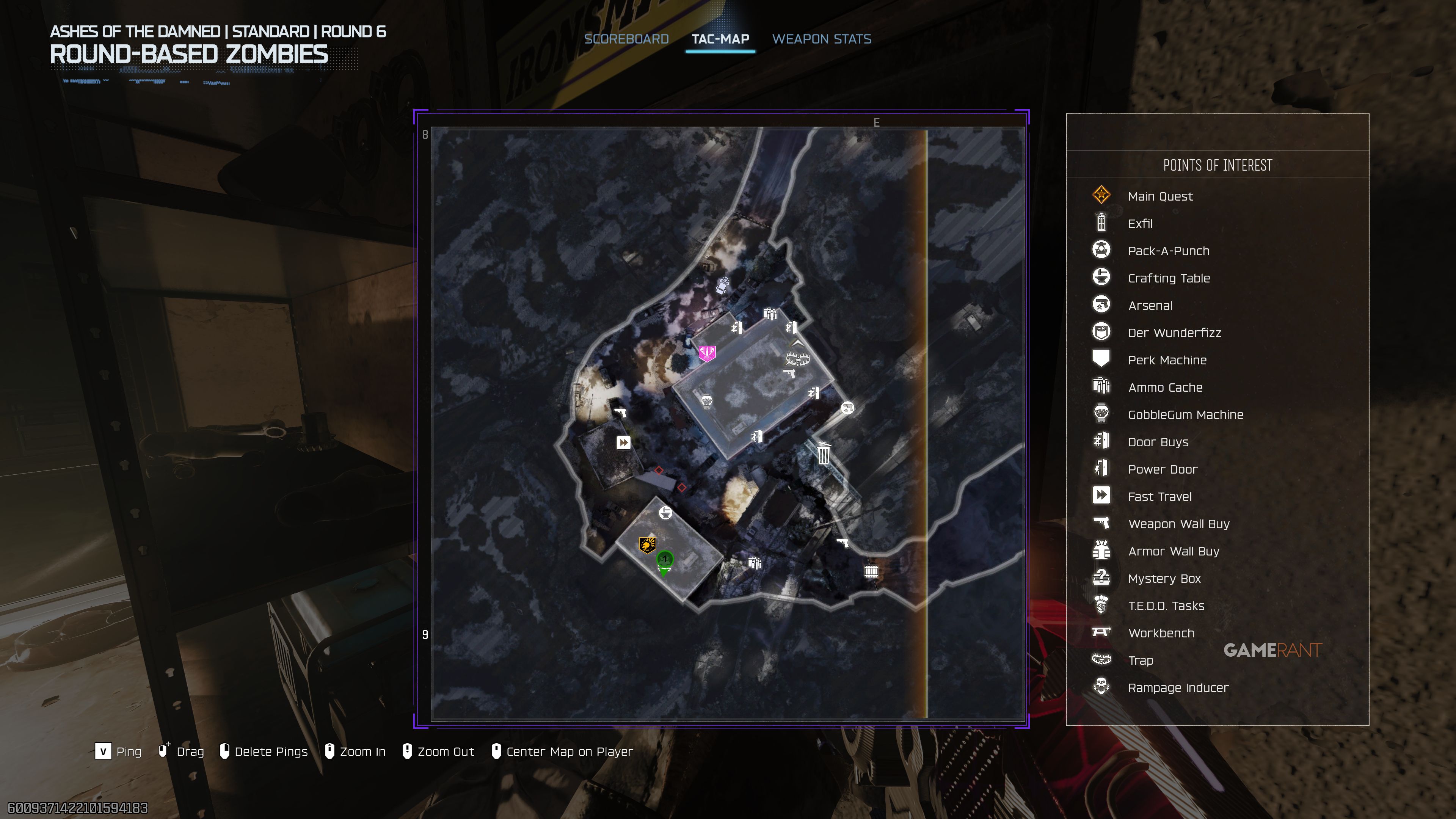Select the Mystery Box legend entry

1164,579
